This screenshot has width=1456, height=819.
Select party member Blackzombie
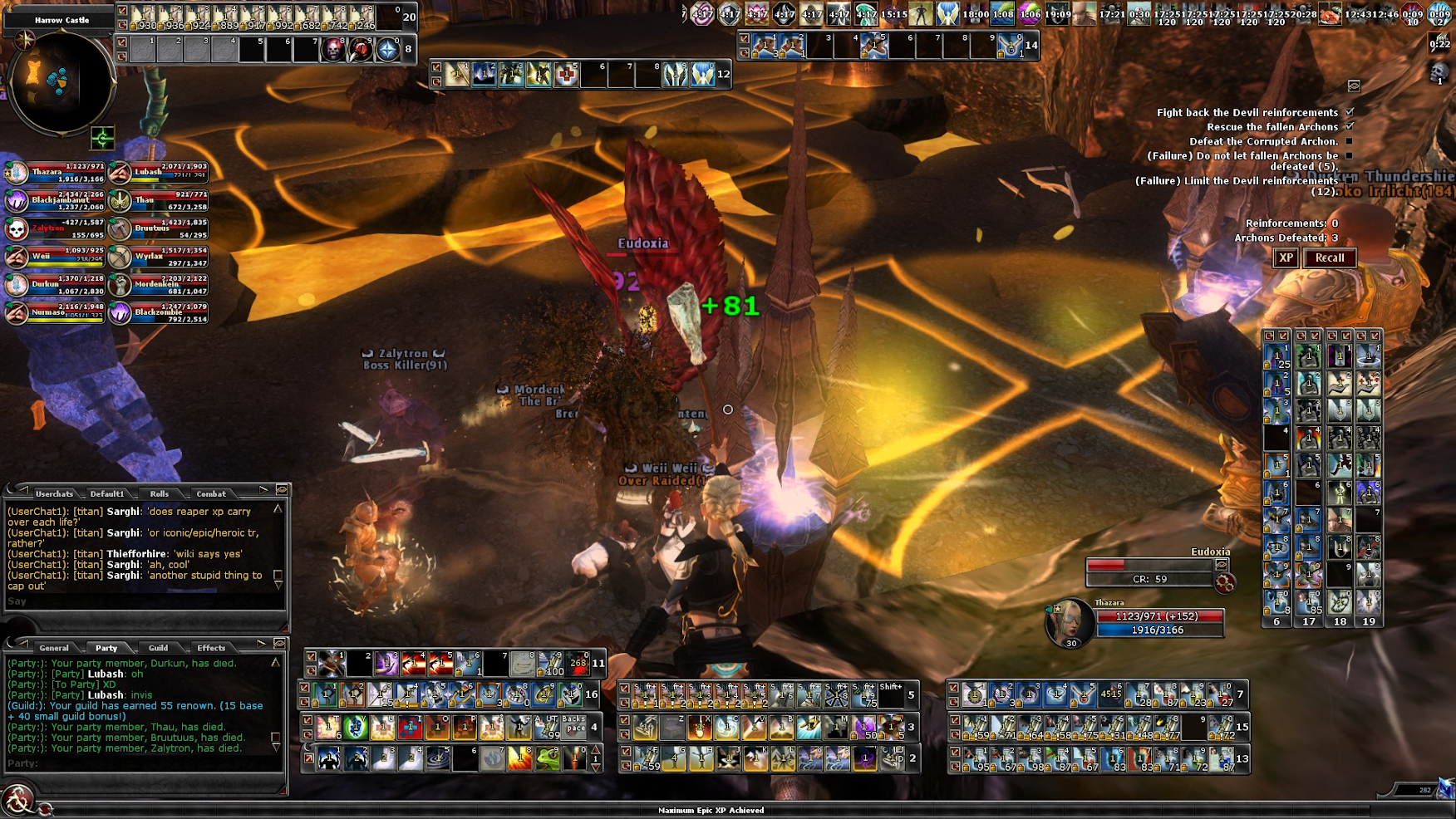click(x=159, y=313)
